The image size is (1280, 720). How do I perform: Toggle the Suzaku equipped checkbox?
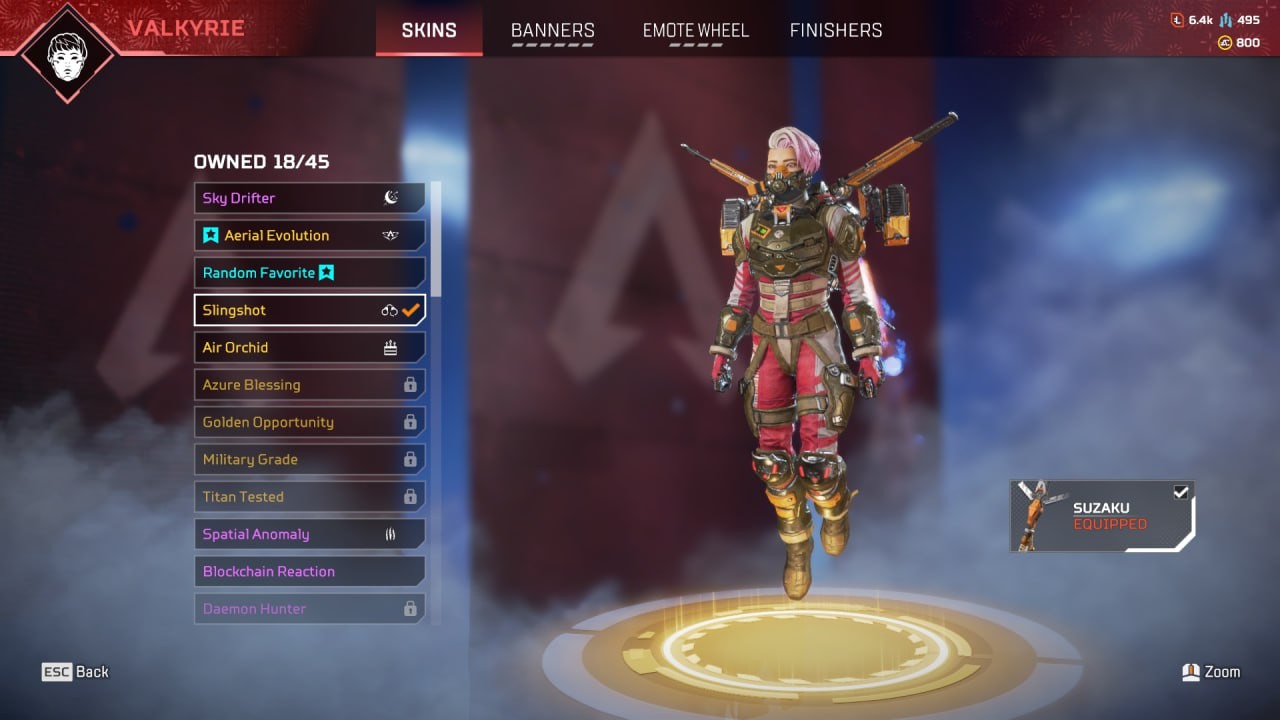click(x=1181, y=492)
